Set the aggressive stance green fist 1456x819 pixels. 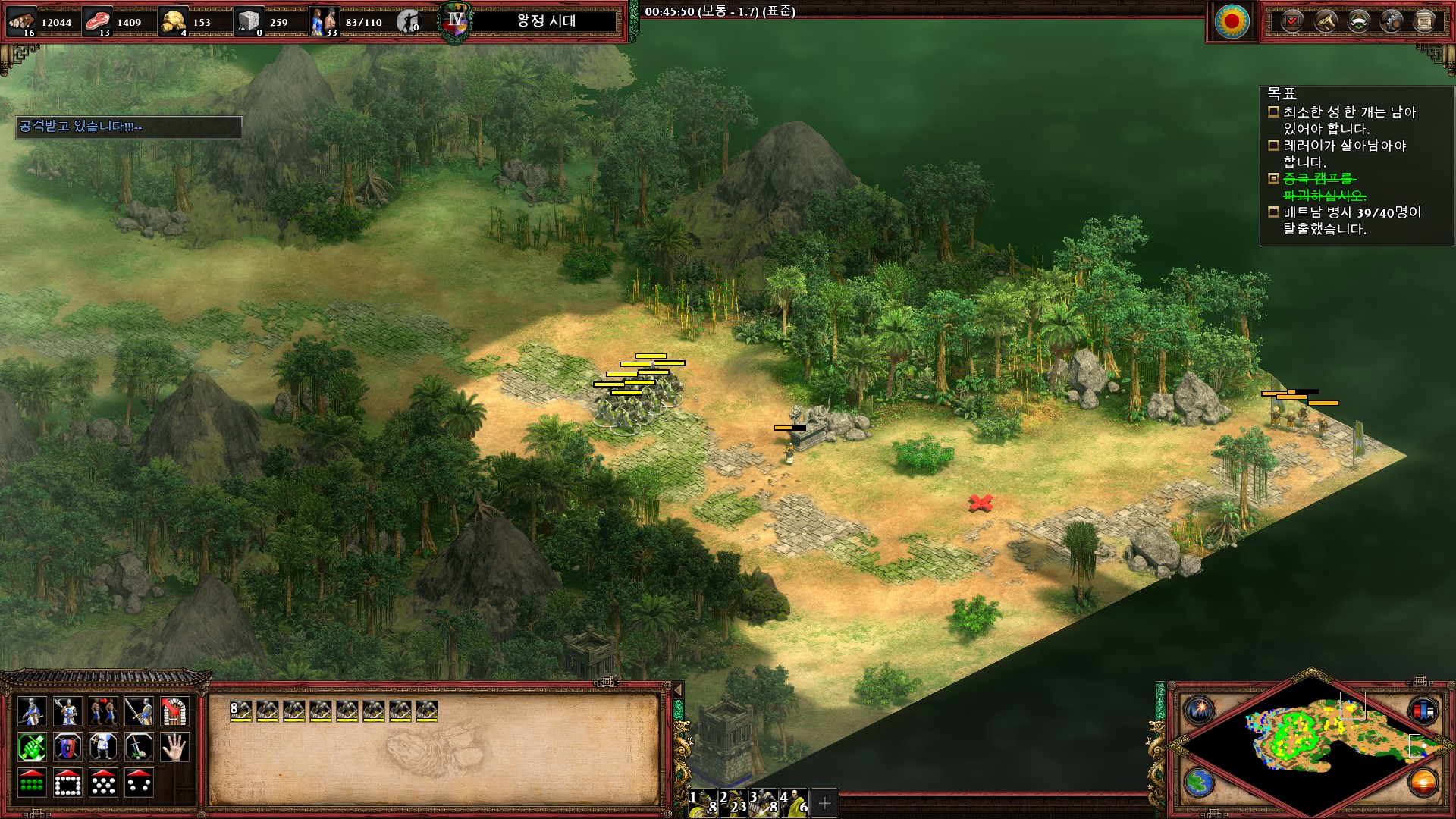pyautogui.click(x=32, y=748)
